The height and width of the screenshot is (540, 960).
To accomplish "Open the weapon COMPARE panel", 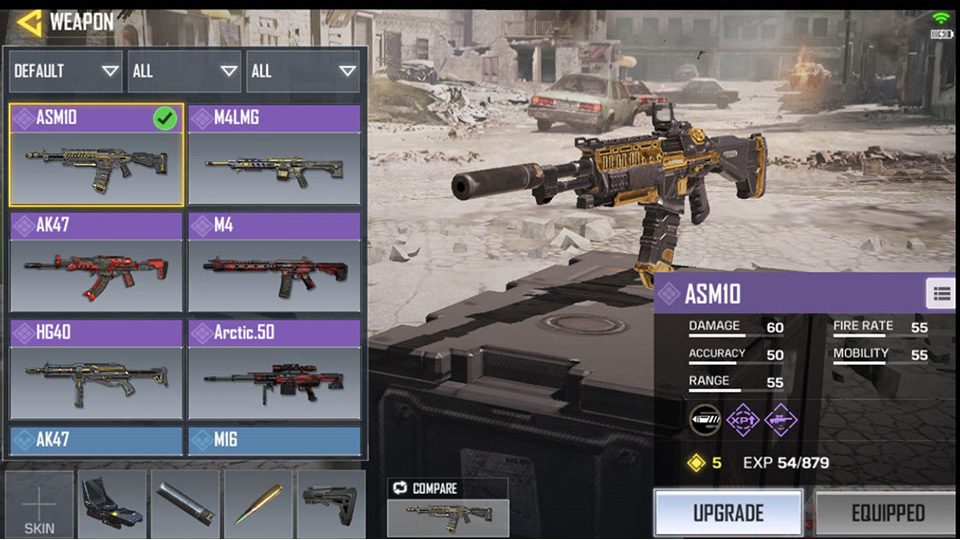I will (x=447, y=506).
